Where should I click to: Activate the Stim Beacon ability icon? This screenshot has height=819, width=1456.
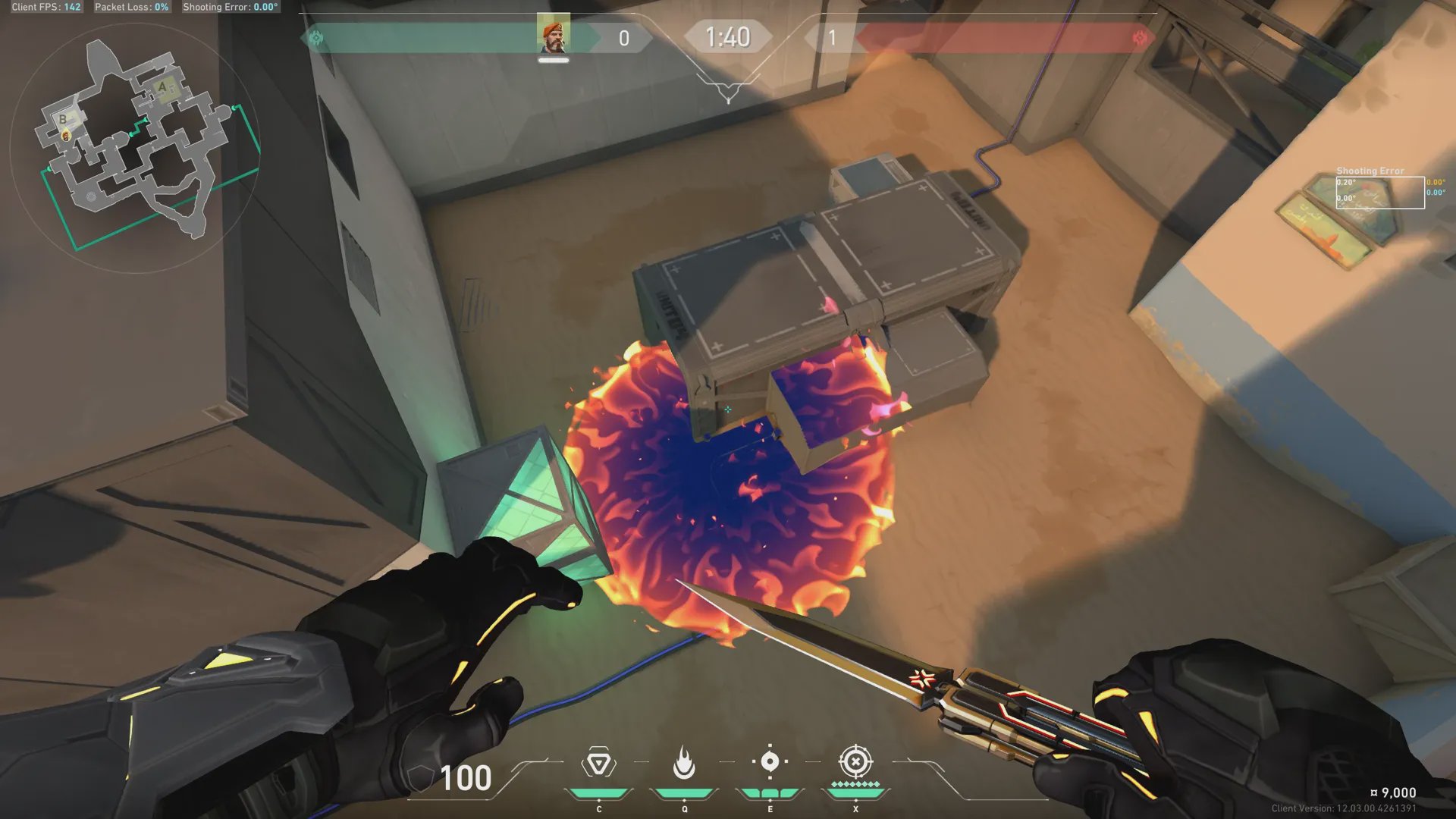pyautogui.click(x=598, y=763)
